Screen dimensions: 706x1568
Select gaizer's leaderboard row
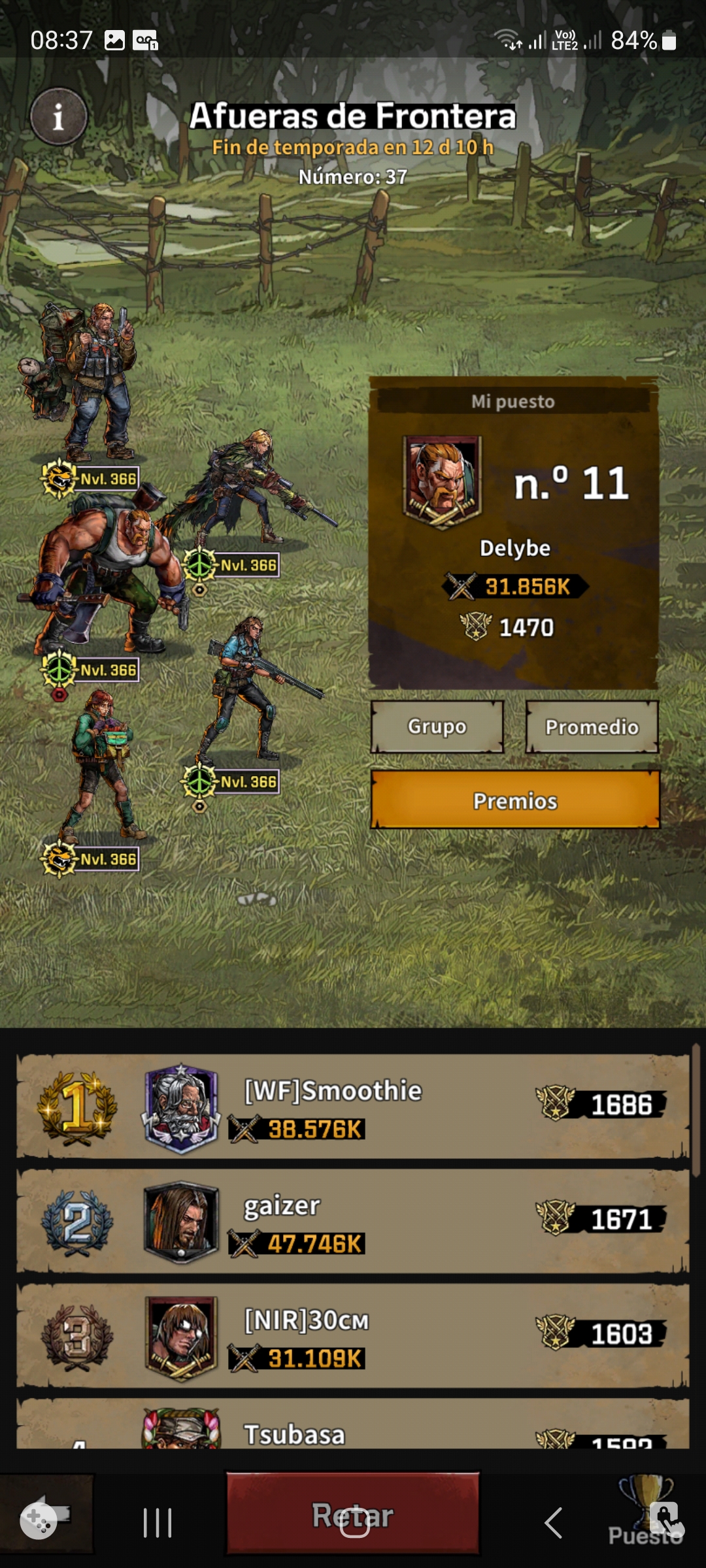pos(353,1220)
